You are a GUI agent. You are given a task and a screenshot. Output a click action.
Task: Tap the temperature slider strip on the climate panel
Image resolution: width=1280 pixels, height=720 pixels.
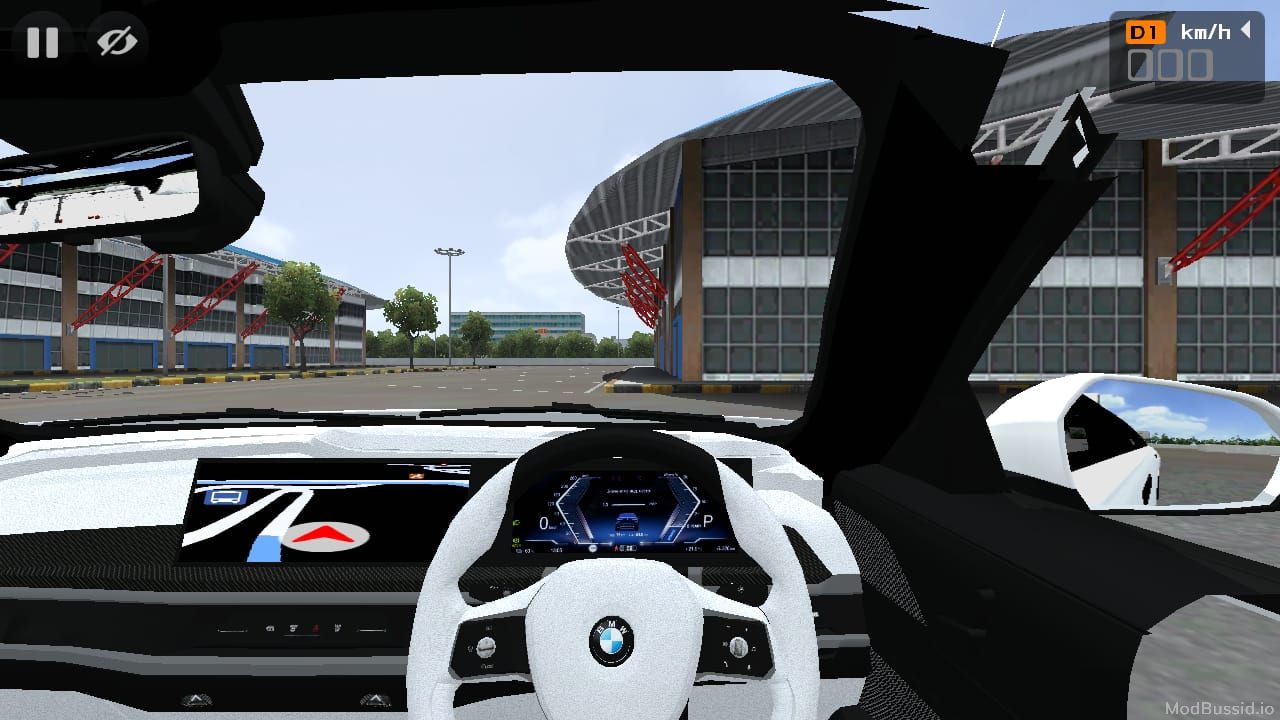click(x=233, y=629)
